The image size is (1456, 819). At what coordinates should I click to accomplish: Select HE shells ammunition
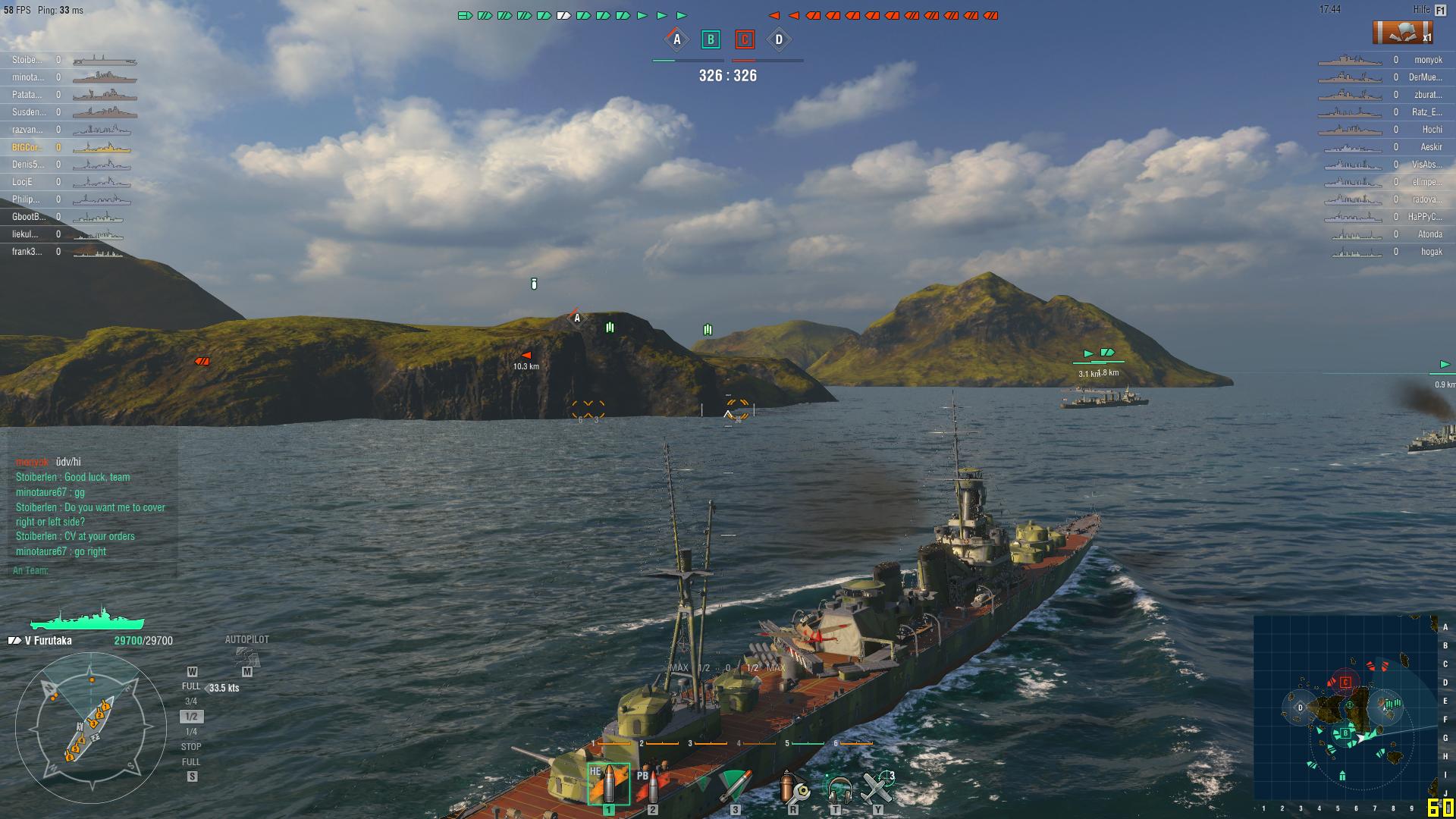coord(608,785)
